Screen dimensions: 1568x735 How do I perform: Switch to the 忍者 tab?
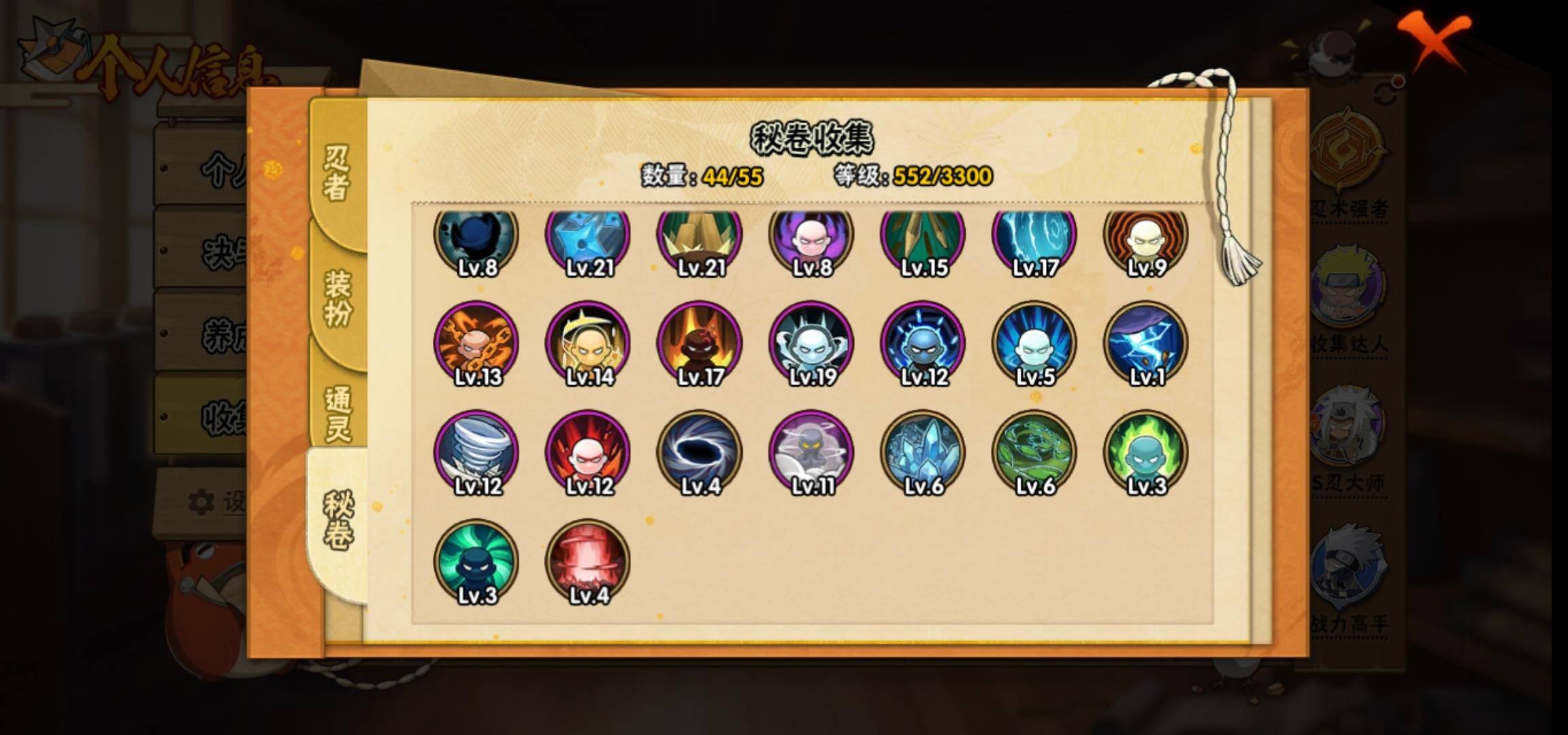point(337,173)
